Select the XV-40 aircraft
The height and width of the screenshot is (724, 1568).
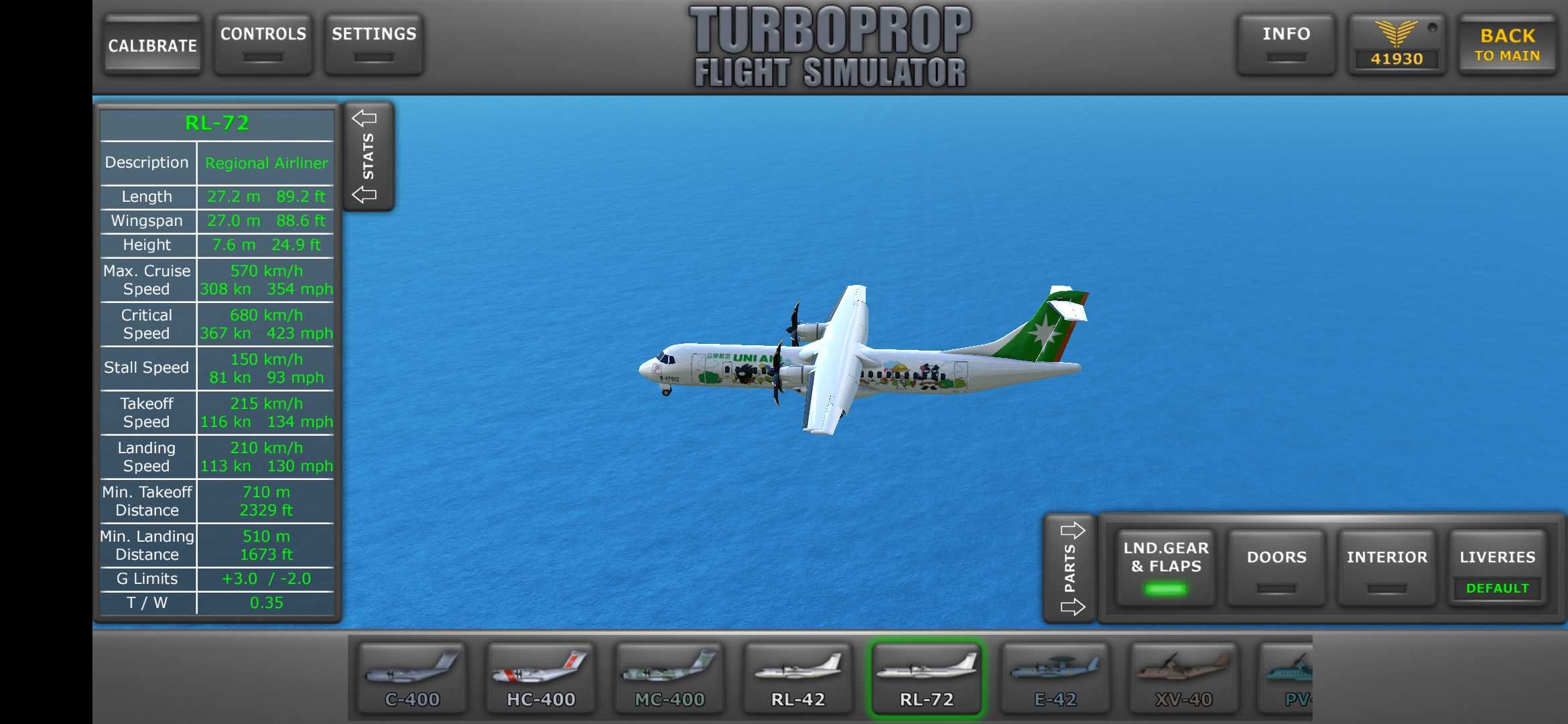(1184, 678)
